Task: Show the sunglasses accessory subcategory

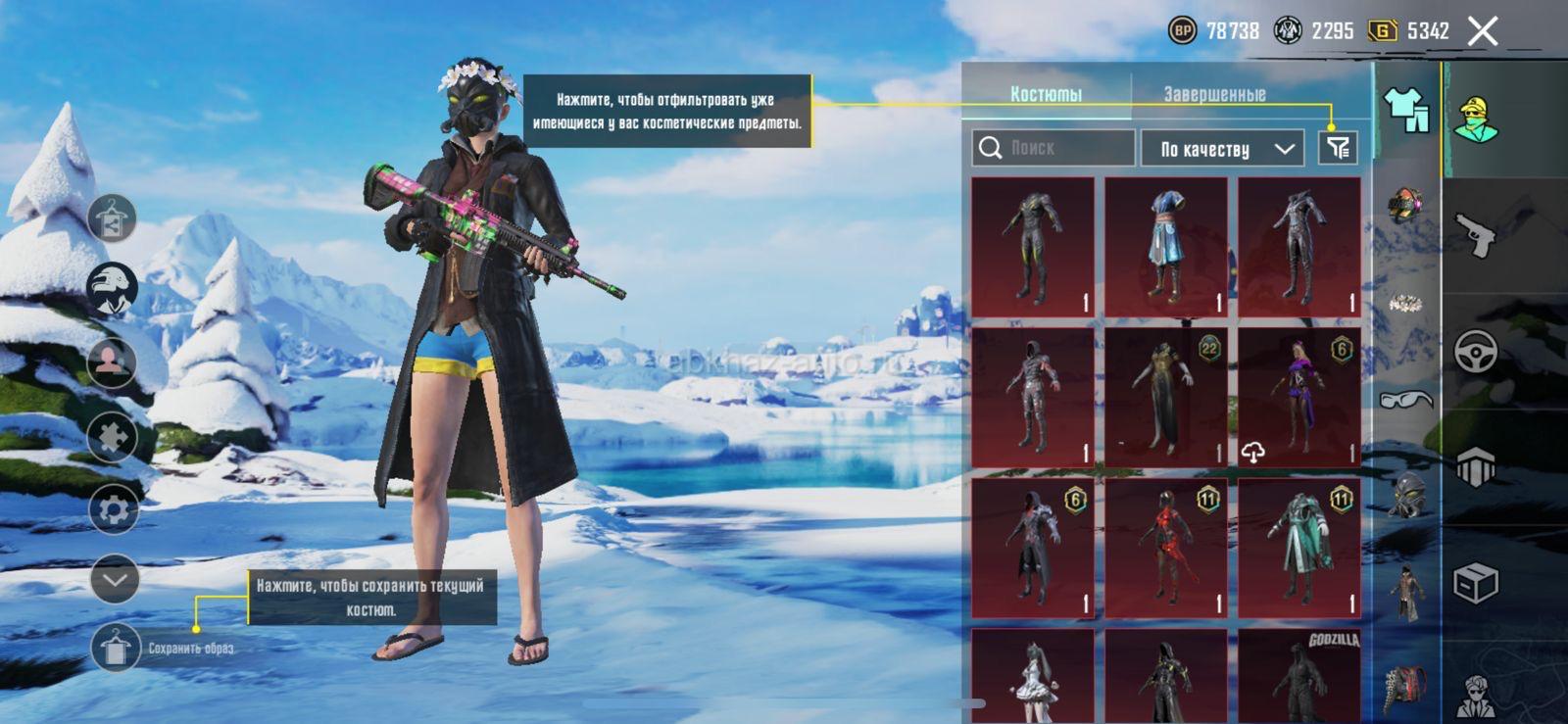Action: coord(1405,399)
